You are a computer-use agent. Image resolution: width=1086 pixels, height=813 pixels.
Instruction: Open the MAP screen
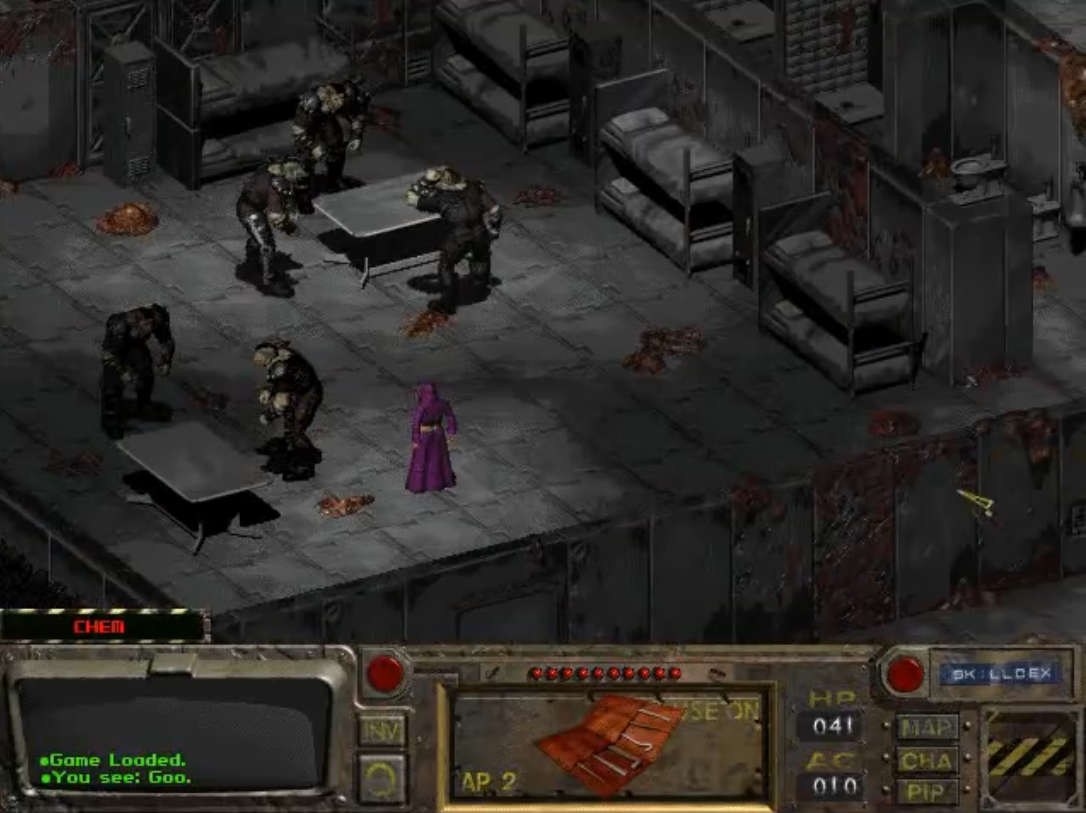(927, 727)
